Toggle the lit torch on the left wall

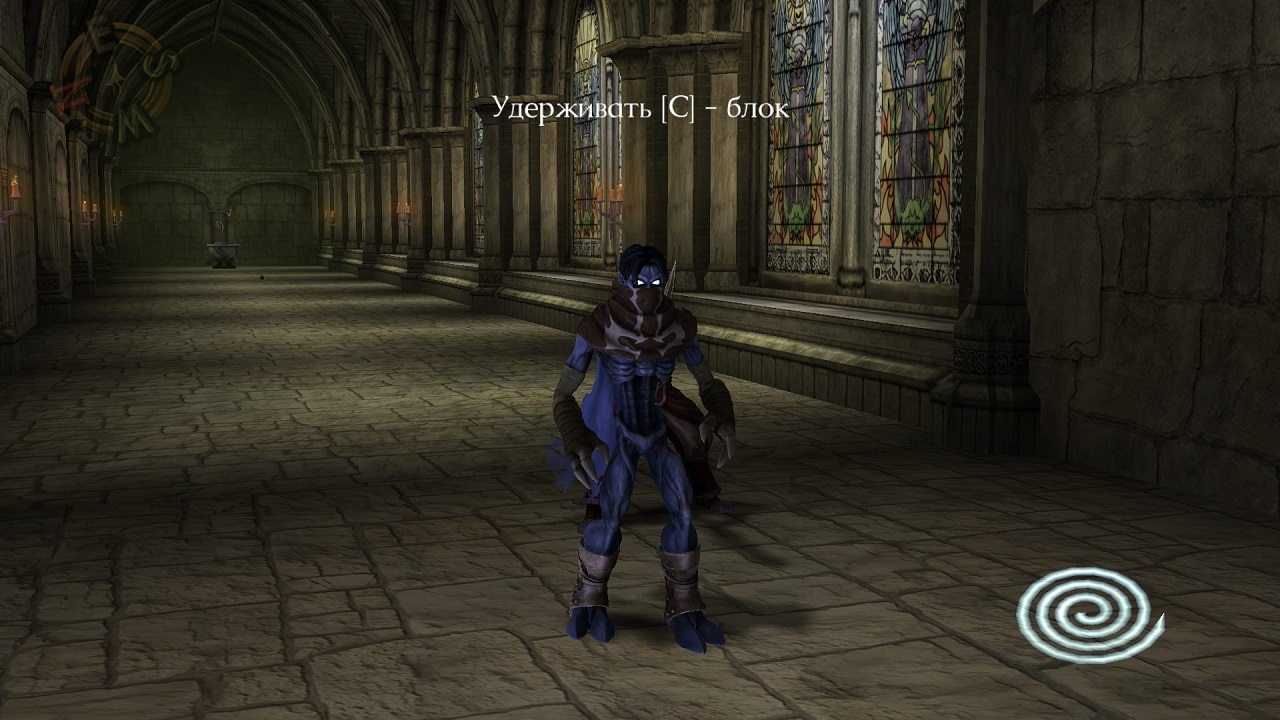[15, 185]
